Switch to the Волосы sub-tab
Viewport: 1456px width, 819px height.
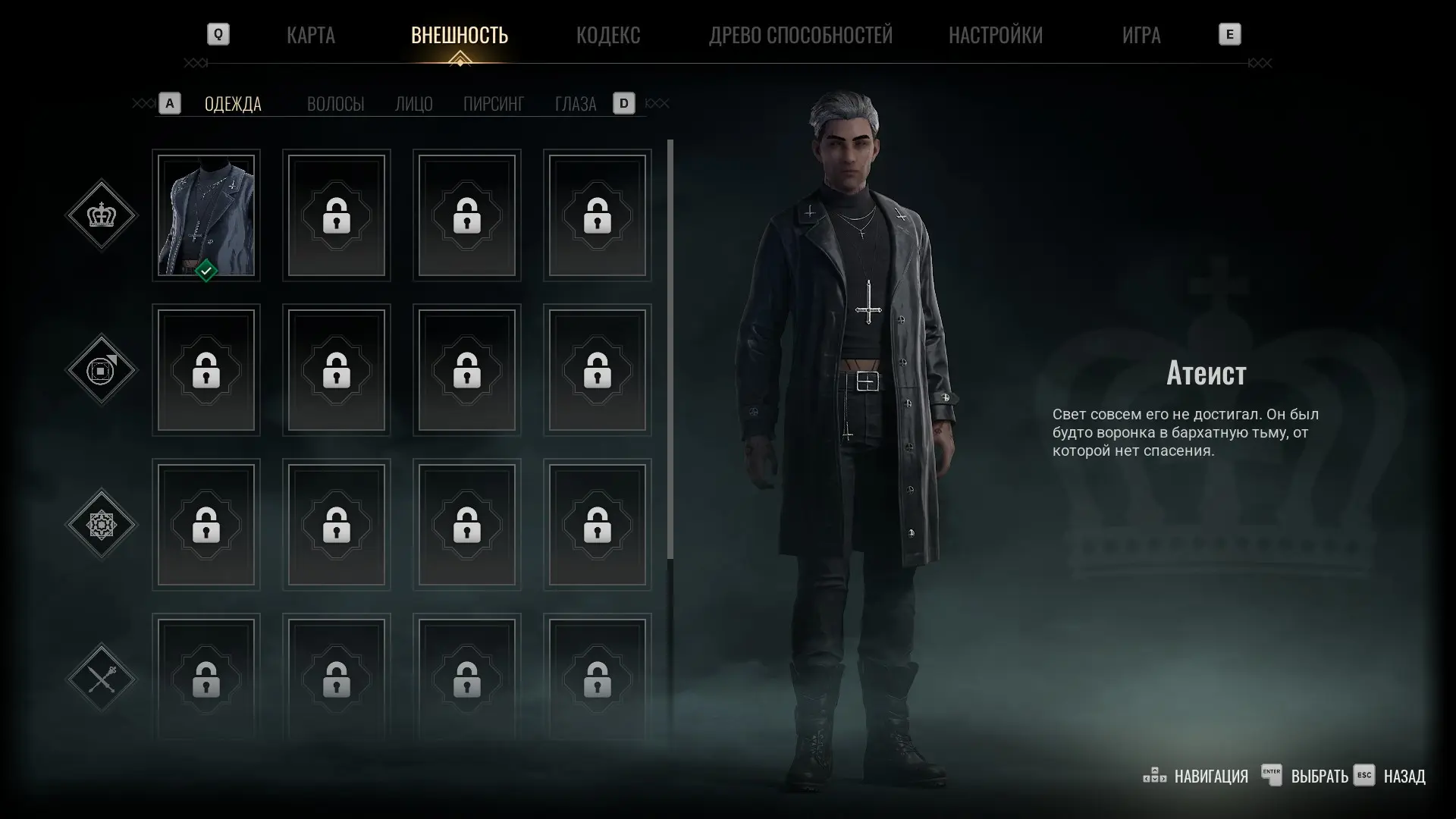click(335, 104)
